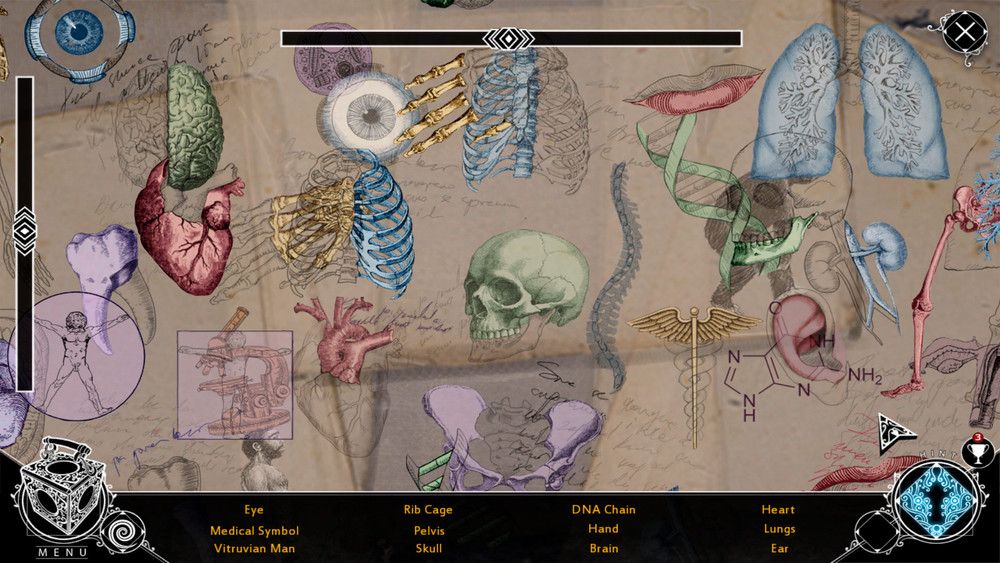Select "Rib Cage" in the object list
1000x563 pixels.
pos(428,510)
